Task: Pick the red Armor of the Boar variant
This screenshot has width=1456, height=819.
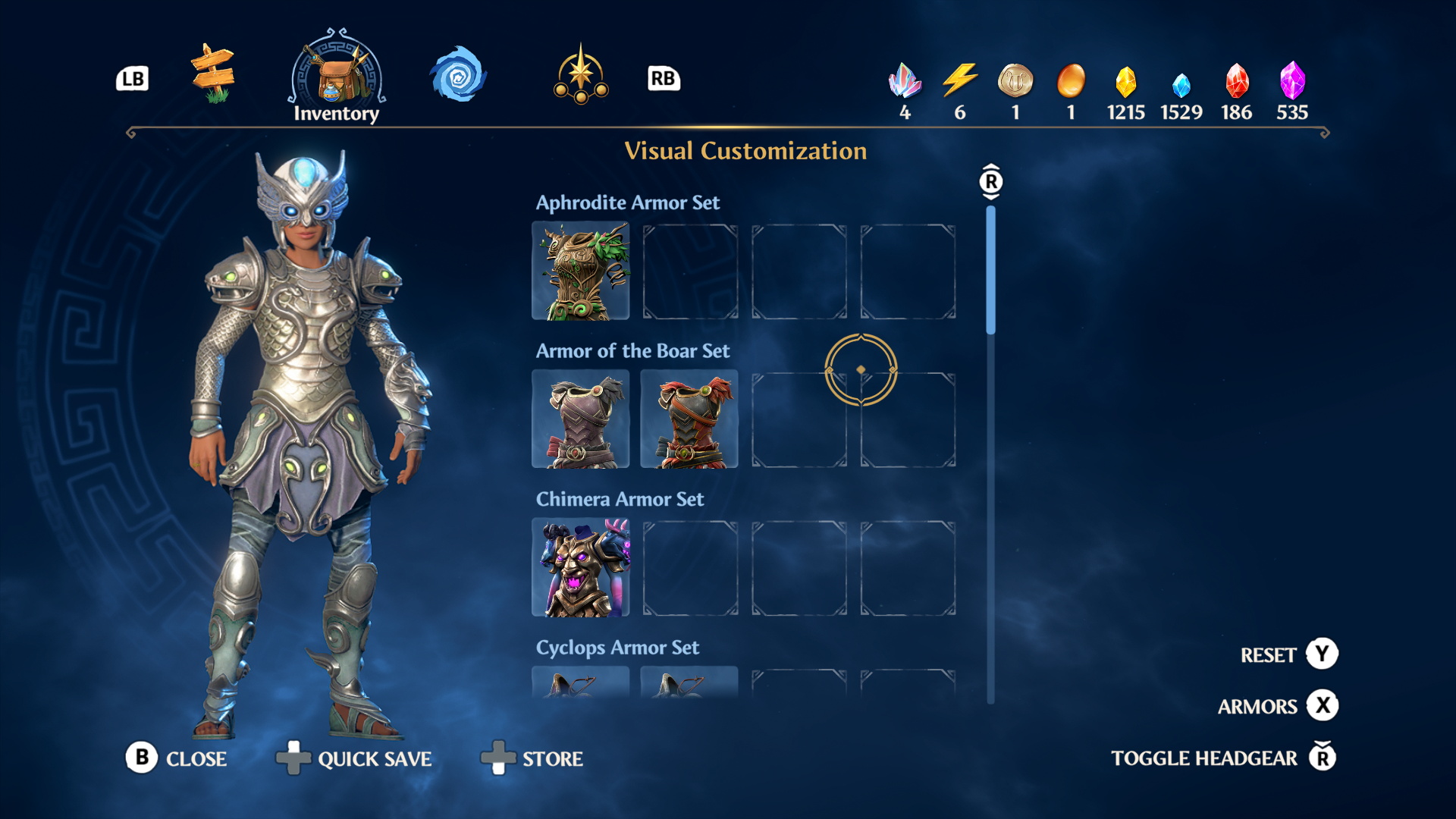Action: tap(689, 419)
